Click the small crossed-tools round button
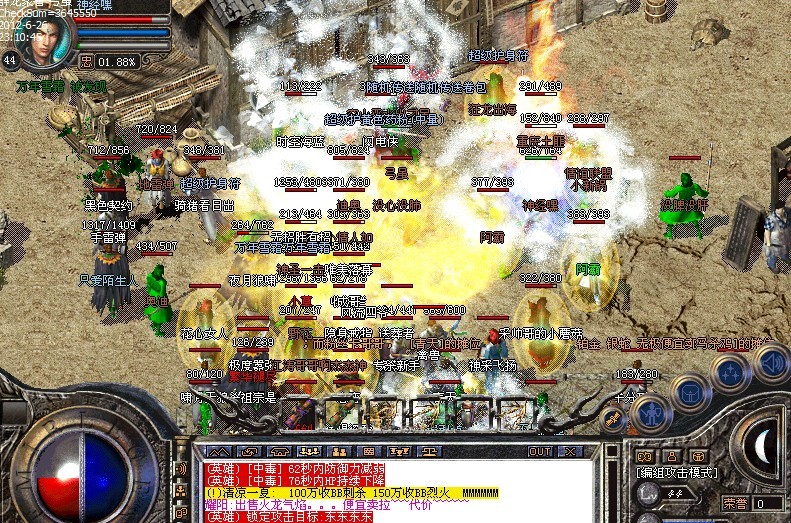 coord(614,420)
